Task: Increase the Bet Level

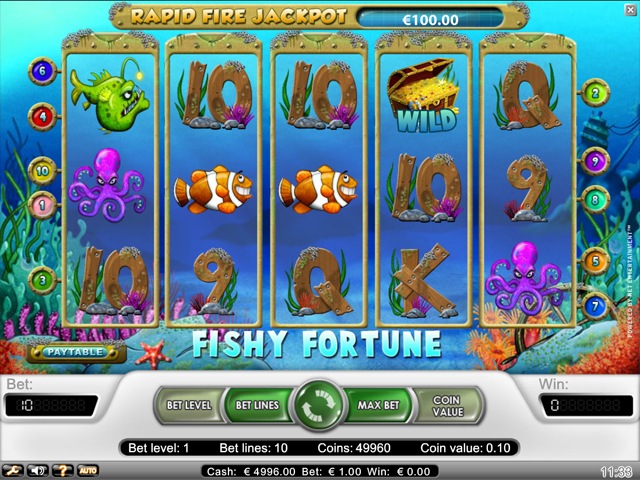Action: (x=187, y=407)
